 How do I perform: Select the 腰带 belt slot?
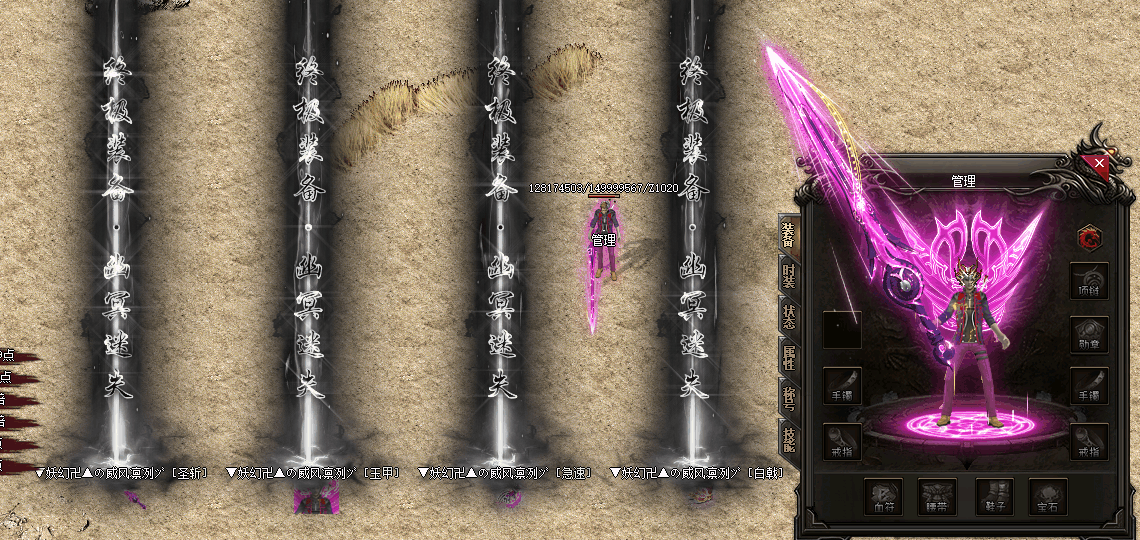pyautogui.click(x=937, y=496)
